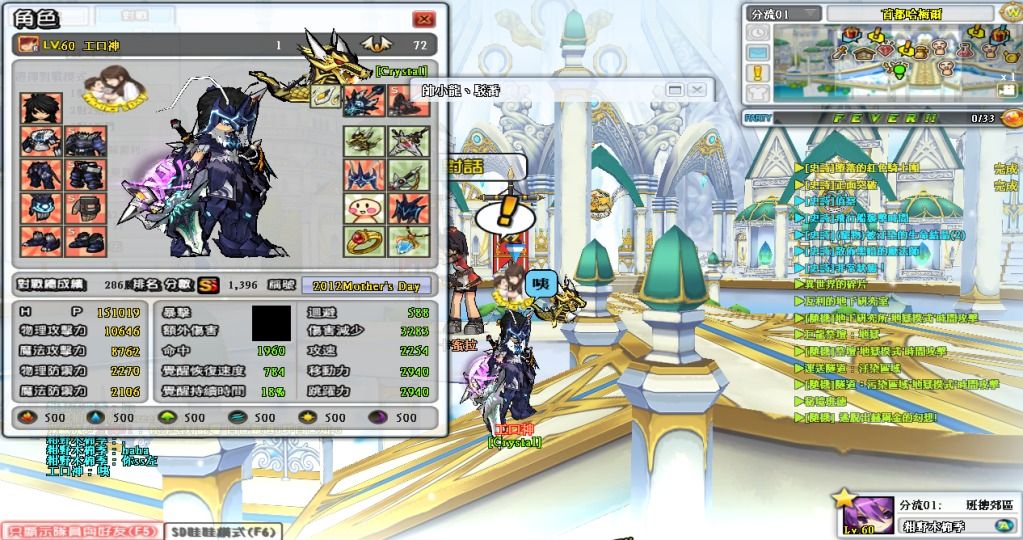Open the clock icon beside minimap
Viewport: 1023px width, 540px height.
(758, 33)
